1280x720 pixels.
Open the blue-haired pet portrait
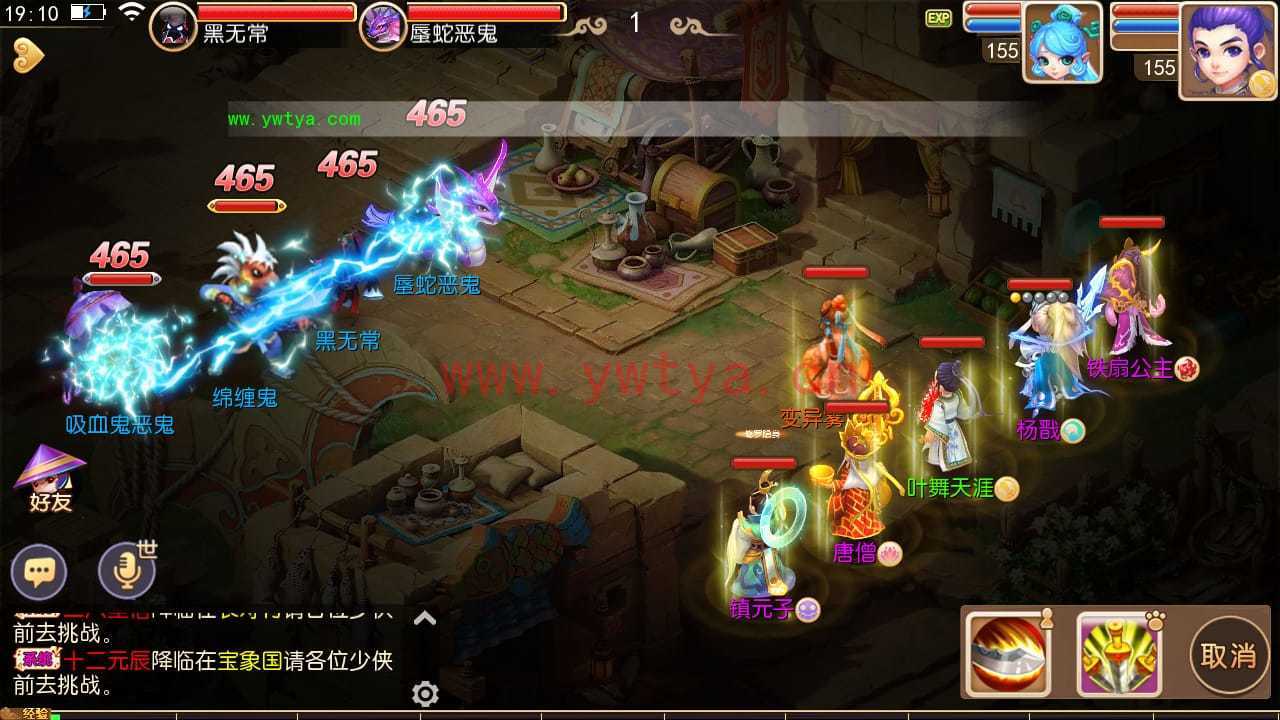tap(1061, 43)
